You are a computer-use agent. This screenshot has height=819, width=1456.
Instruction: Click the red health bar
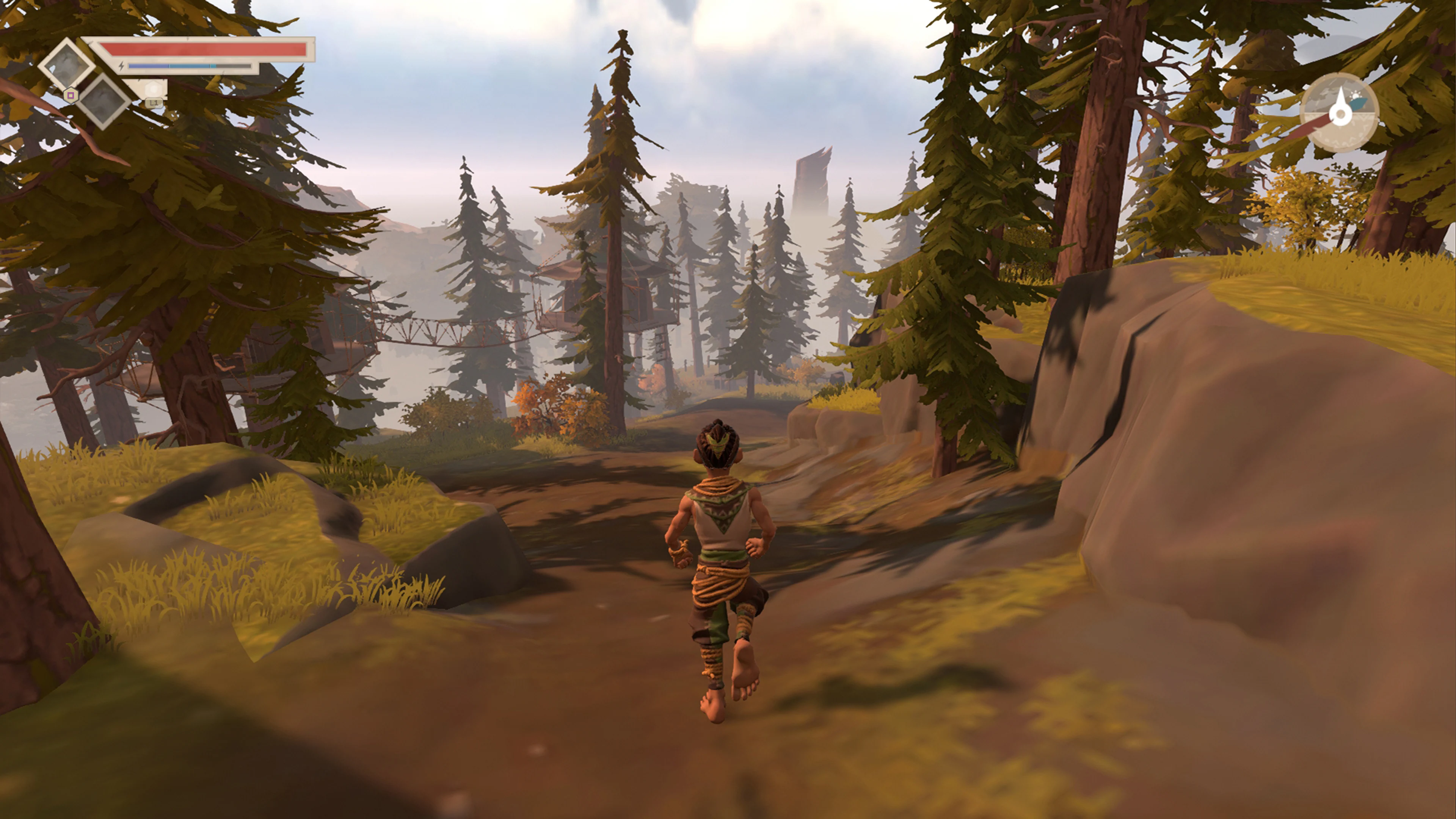tap(209, 50)
